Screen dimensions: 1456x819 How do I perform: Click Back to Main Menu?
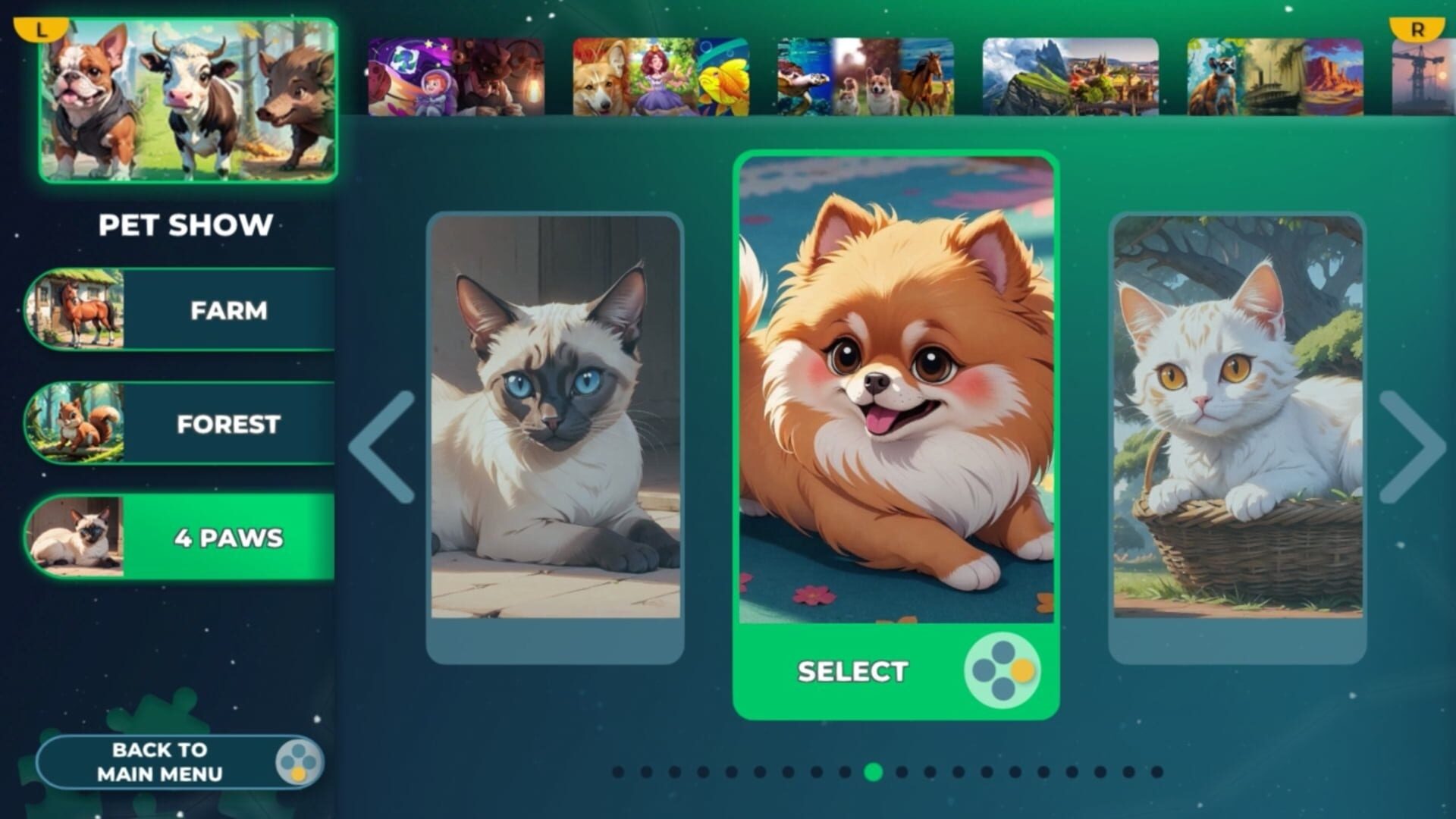(159, 761)
